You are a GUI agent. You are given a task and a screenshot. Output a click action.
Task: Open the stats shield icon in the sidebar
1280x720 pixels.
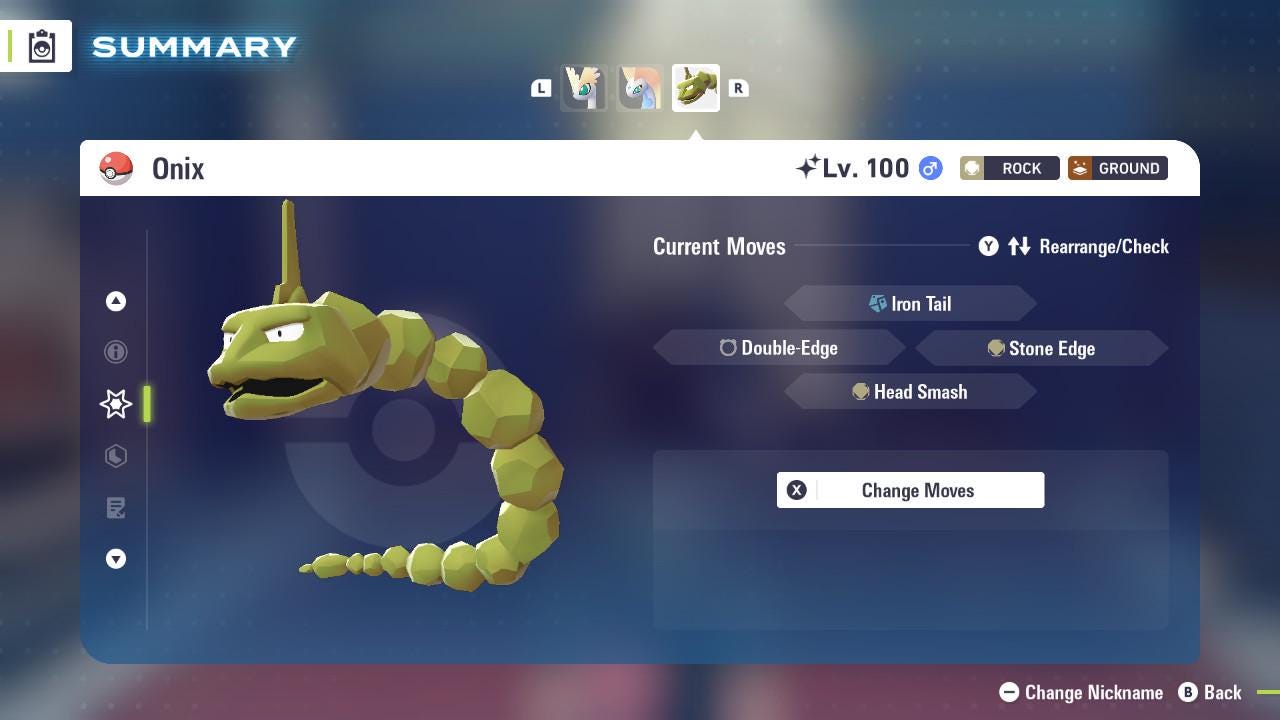tap(116, 456)
